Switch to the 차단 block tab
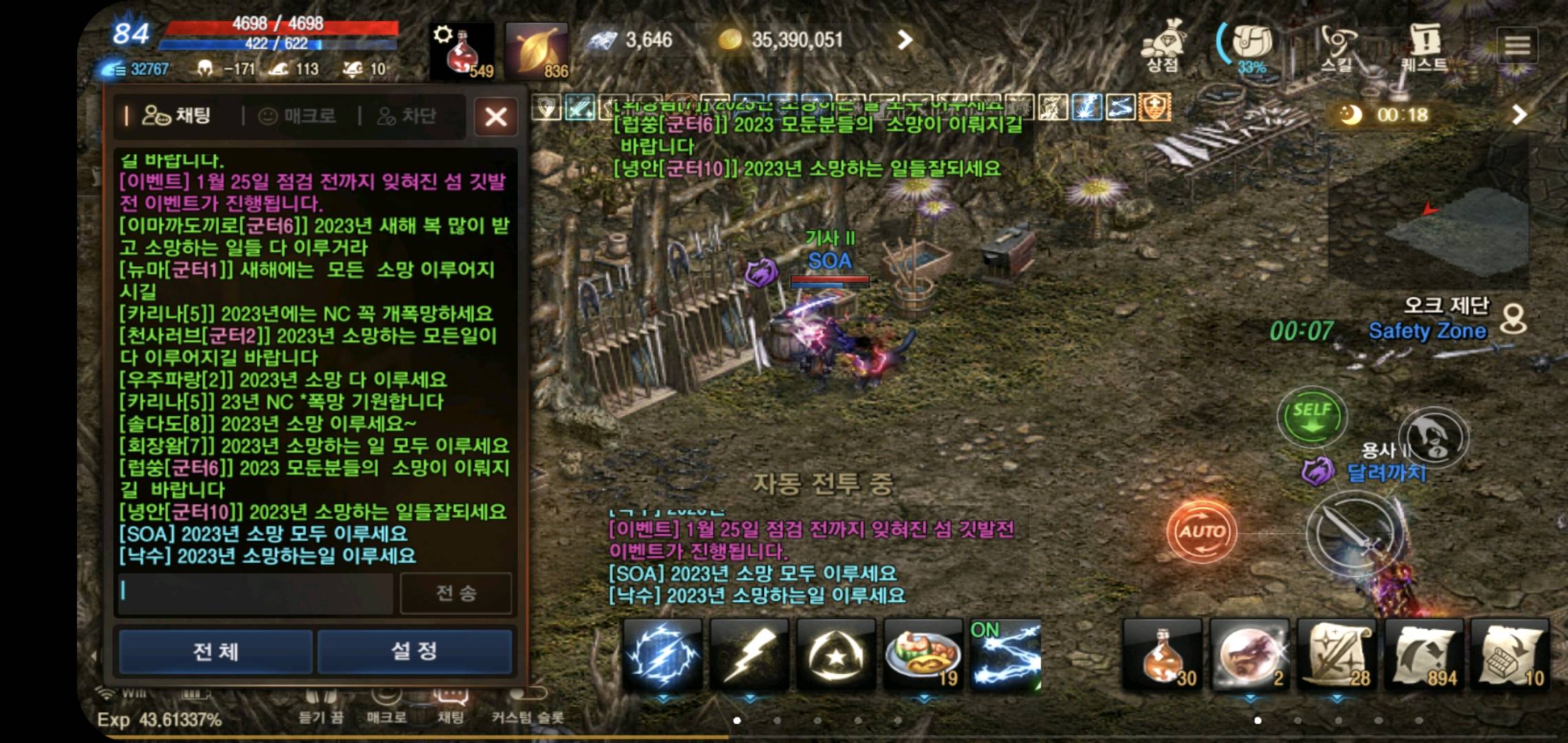The height and width of the screenshot is (743, 1568). 413,115
